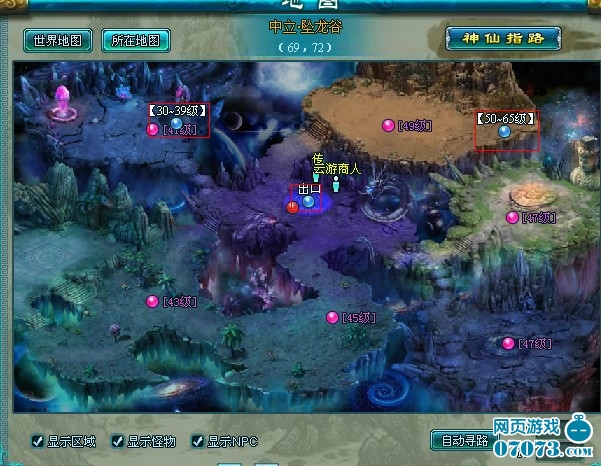The width and height of the screenshot is (601, 466).
Task: Activate the 神仙指路 guide button
Action: click(x=503, y=39)
